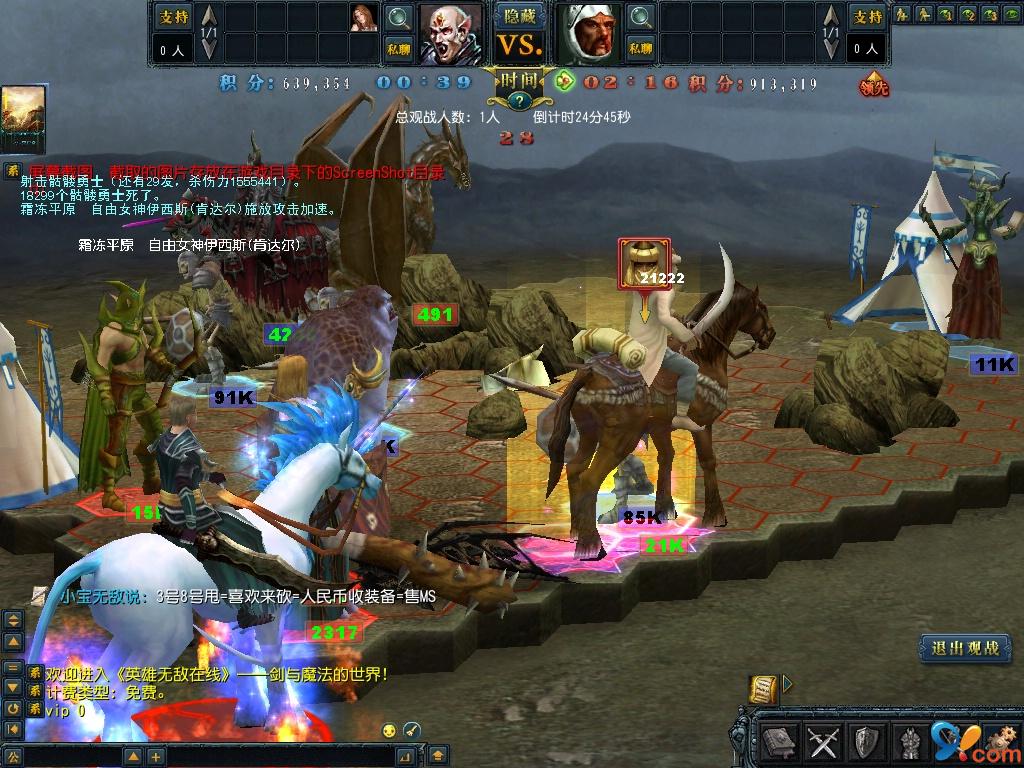Clear chat with the broom icon
This screenshot has width=1024, height=768.
tap(411, 730)
